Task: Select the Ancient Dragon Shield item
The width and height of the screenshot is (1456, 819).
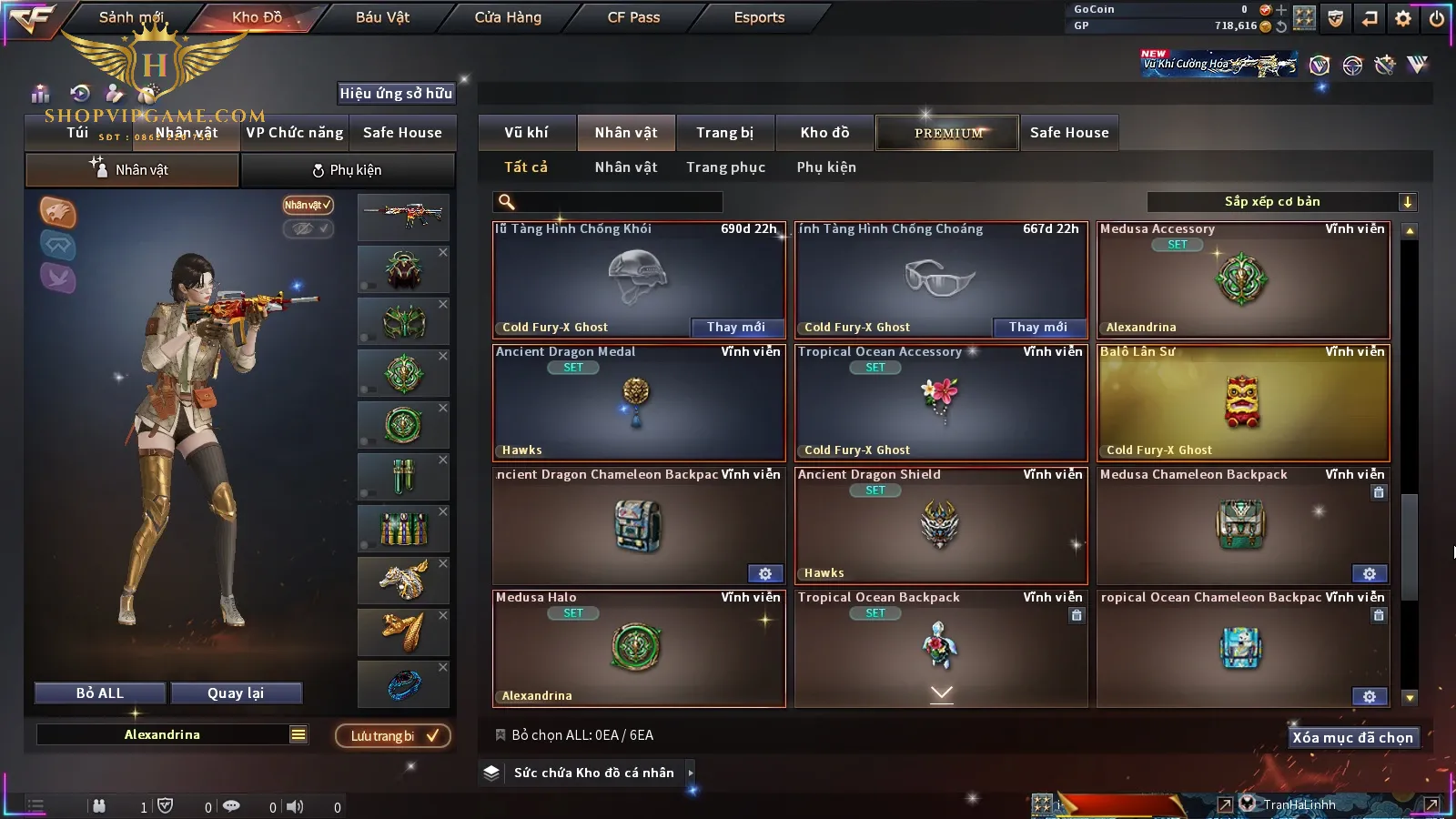Action: (x=941, y=525)
